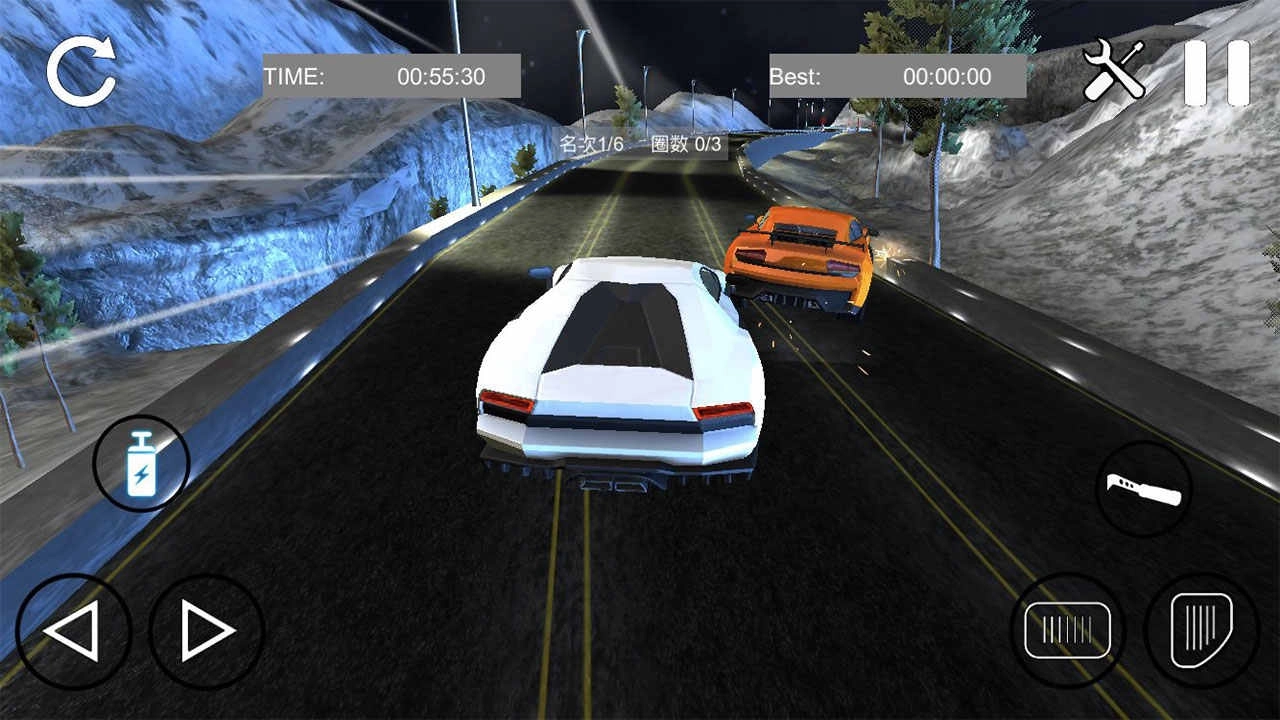1280x720 pixels.
Task: Tap the tall accelerator pedal
Action: (1201, 630)
